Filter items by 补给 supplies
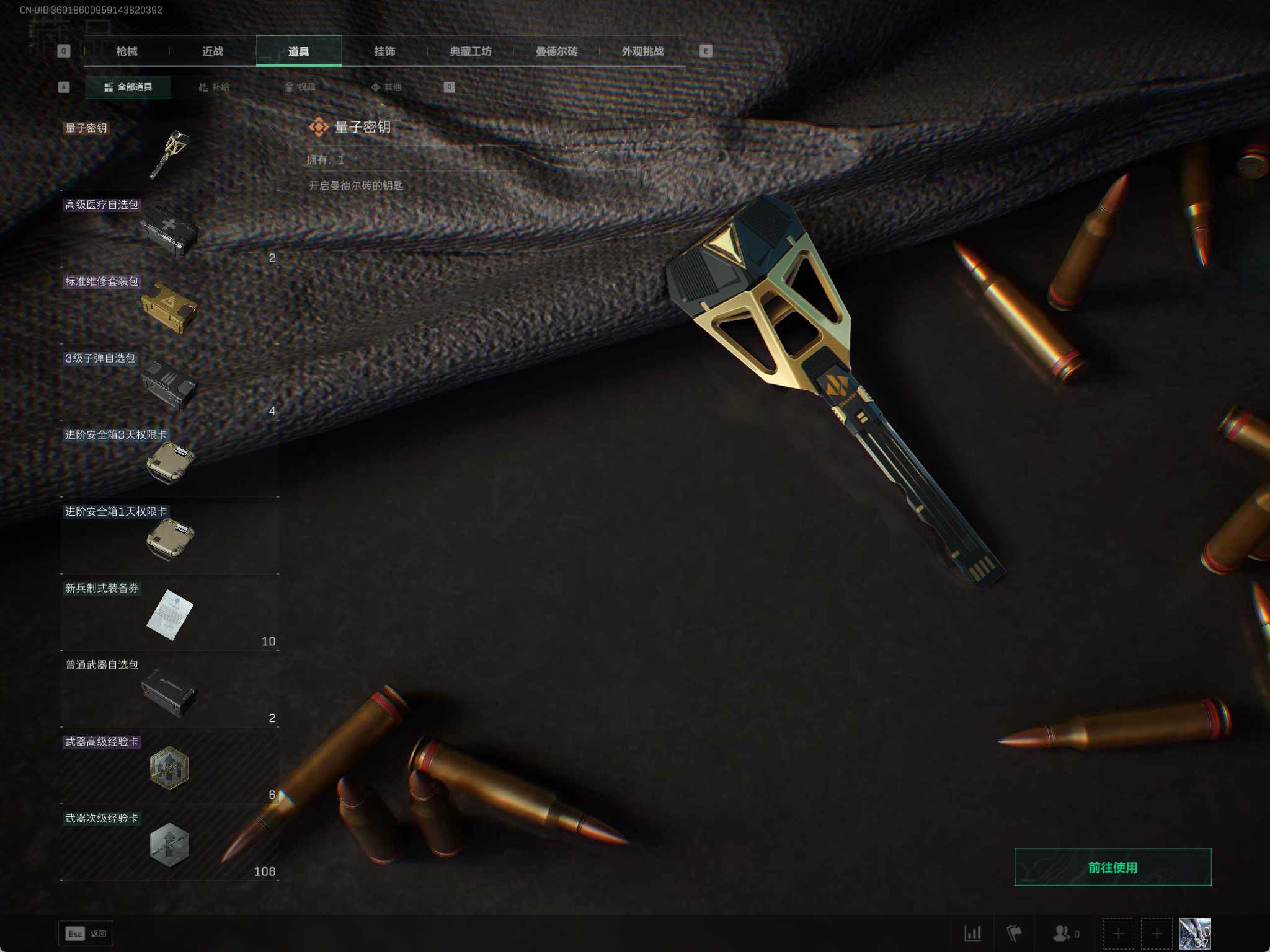This screenshot has height=952, width=1270. click(214, 87)
